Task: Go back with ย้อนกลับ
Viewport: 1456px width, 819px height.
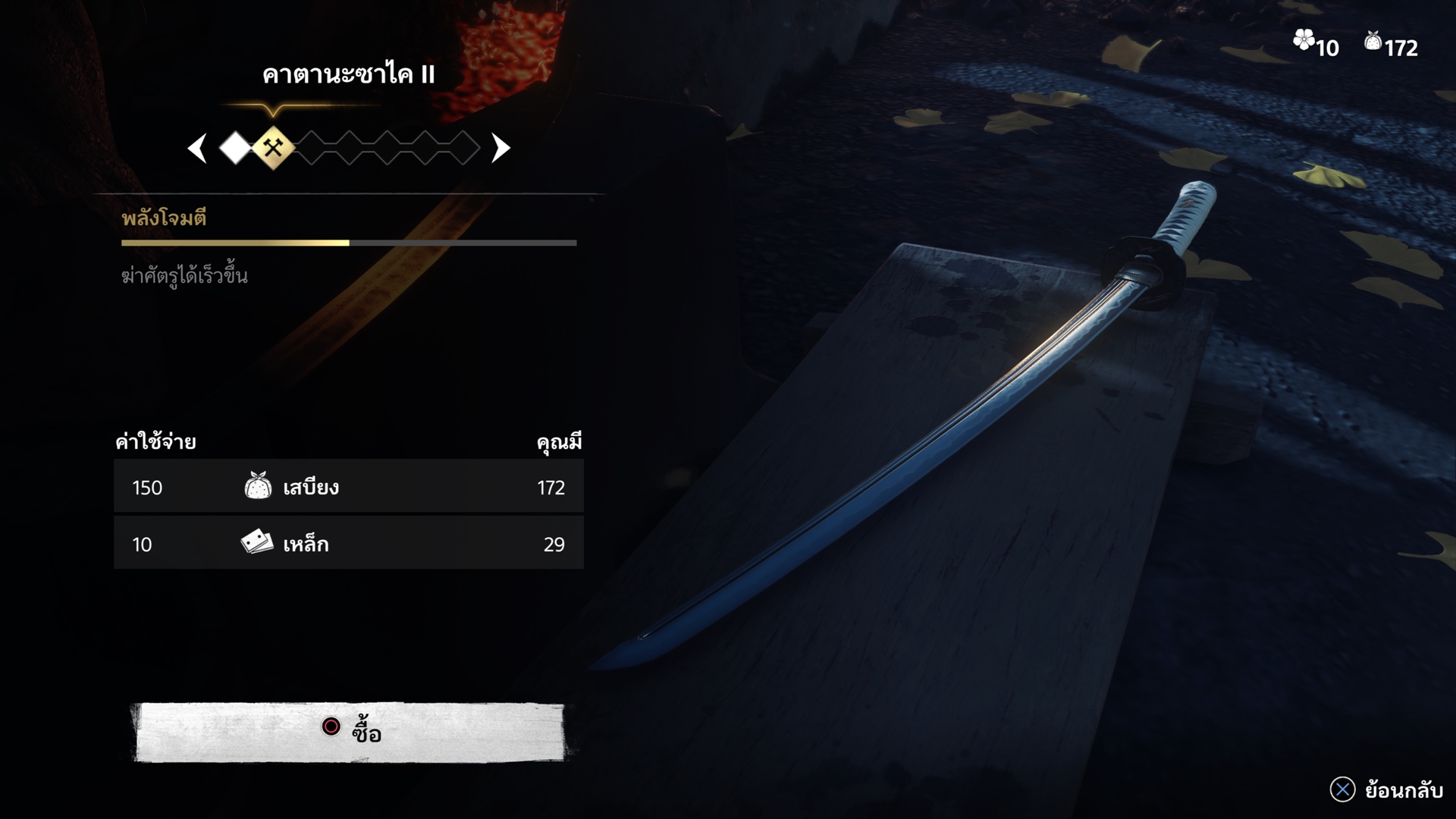Action: [1386, 790]
